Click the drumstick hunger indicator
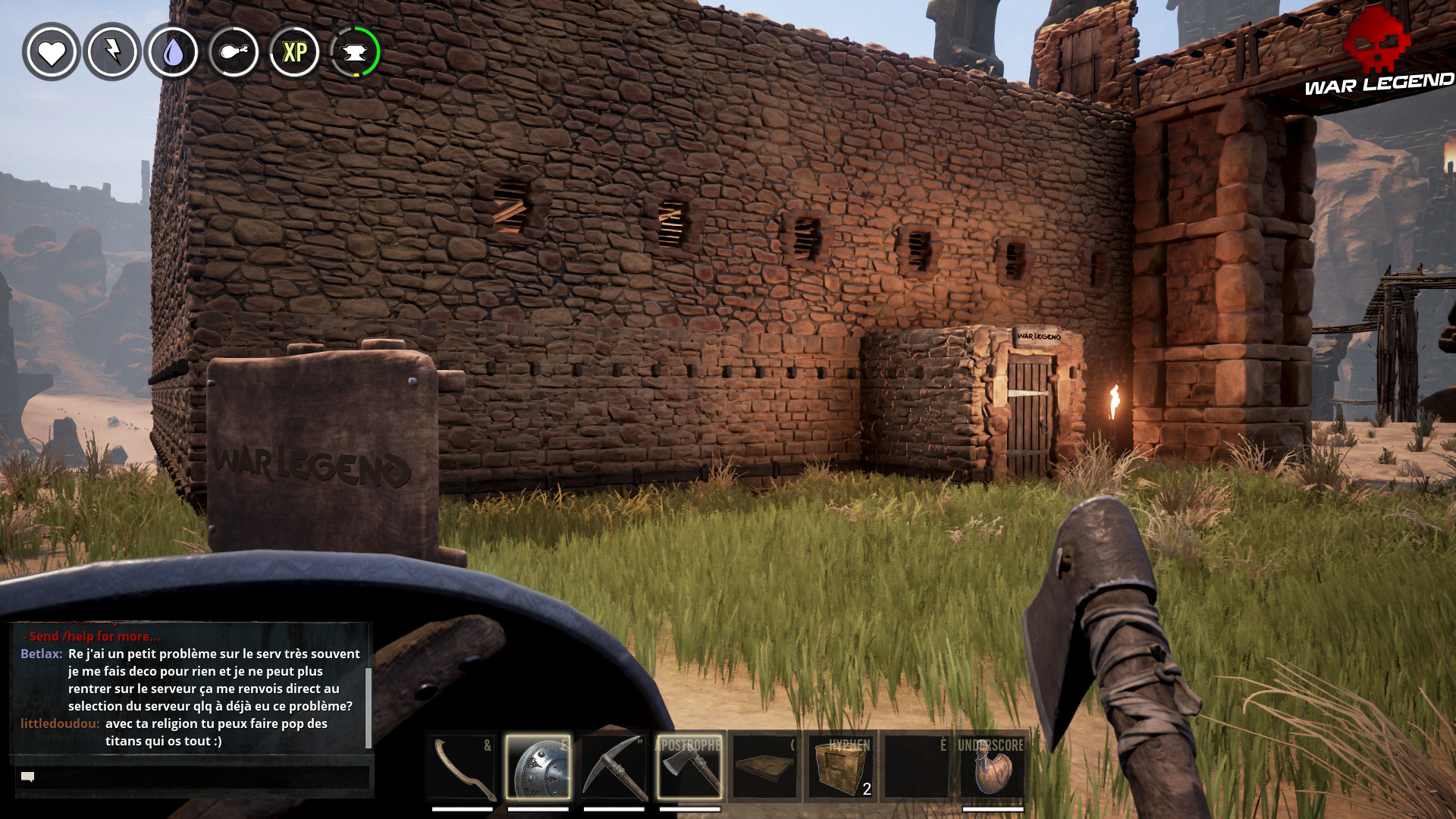This screenshot has height=819, width=1456. pyautogui.click(x=232, y=53)
